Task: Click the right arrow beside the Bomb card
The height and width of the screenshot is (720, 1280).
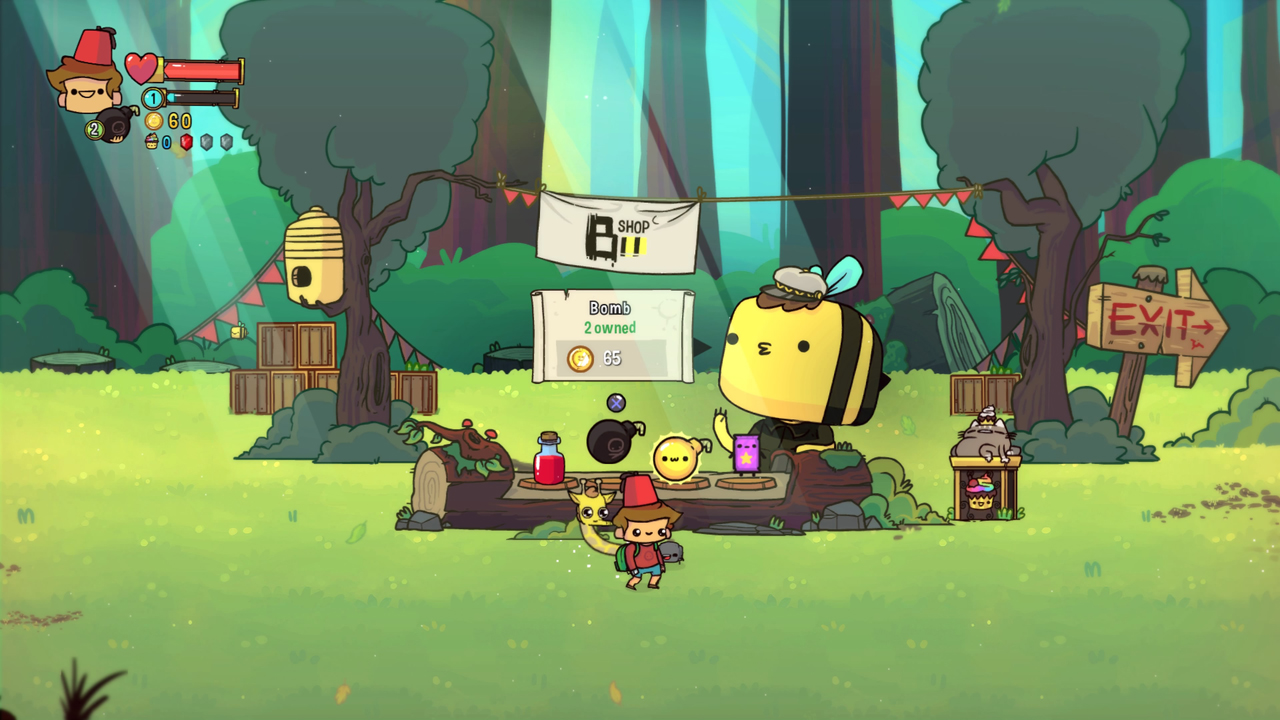Action: pos(702,346)
